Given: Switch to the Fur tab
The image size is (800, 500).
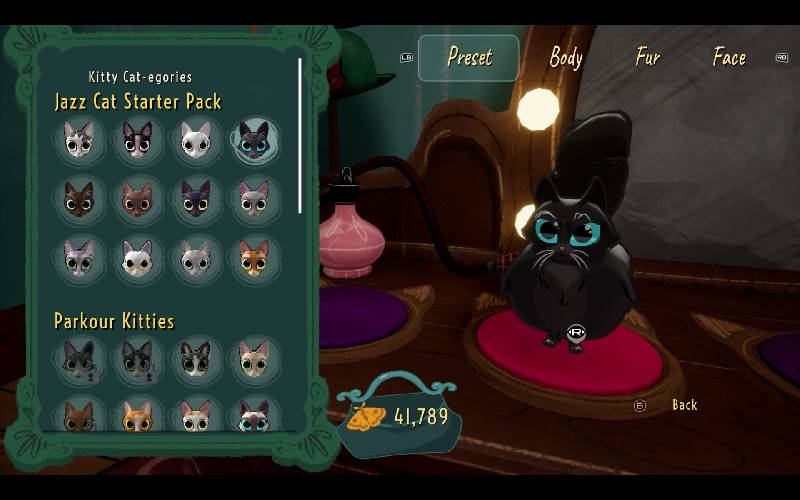Looking at the screenshot, I should pos(648,58).
